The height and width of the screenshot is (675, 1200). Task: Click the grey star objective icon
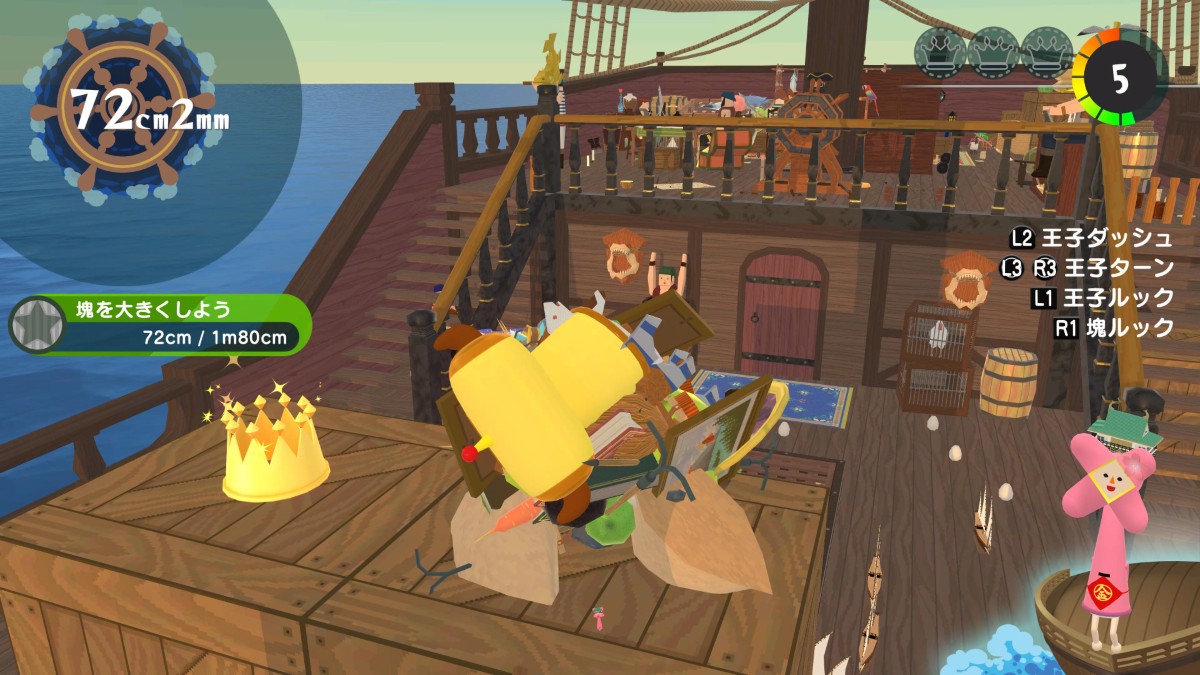pos(37,324)
